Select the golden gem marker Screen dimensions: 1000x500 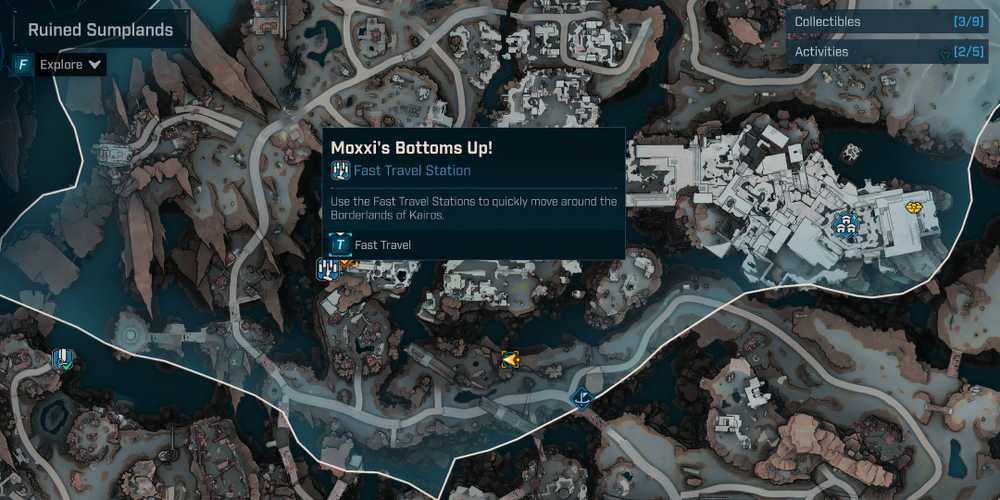913,207
